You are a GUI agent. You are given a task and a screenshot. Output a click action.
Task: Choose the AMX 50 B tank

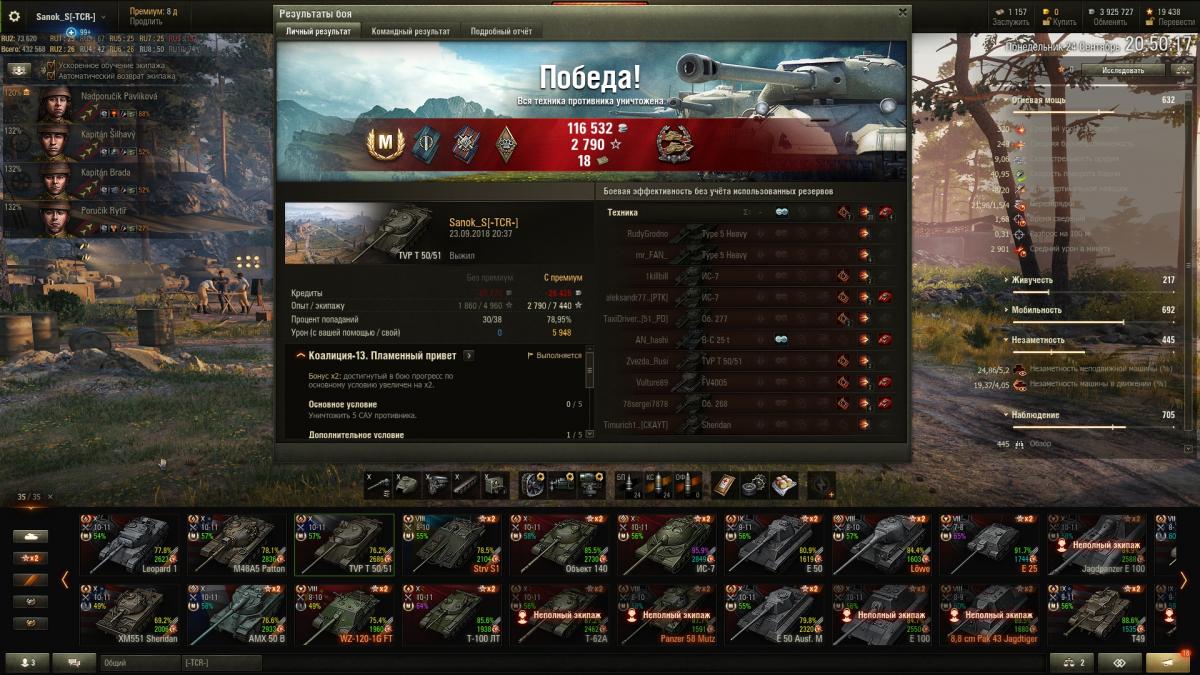tap(238, 614)
